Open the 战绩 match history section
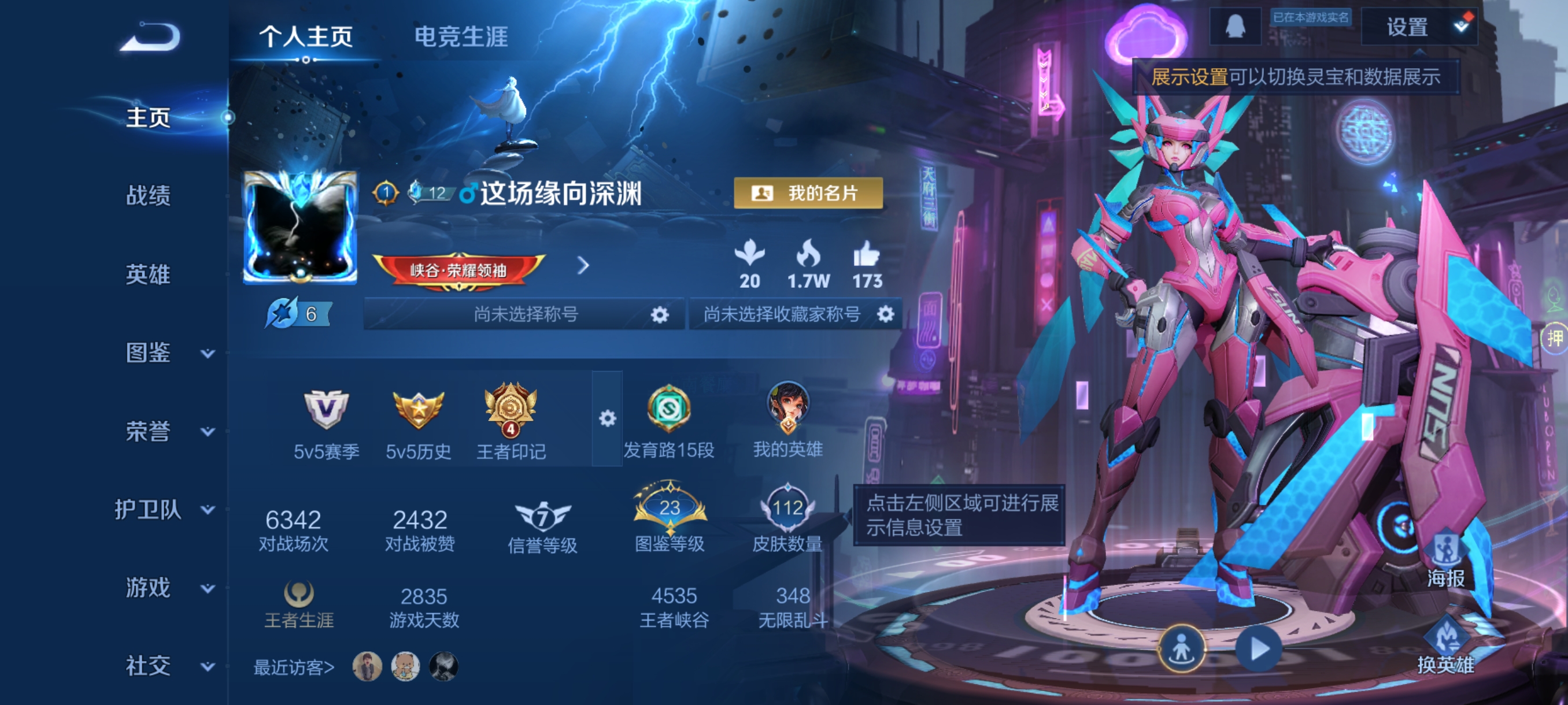 coord(148,196)
